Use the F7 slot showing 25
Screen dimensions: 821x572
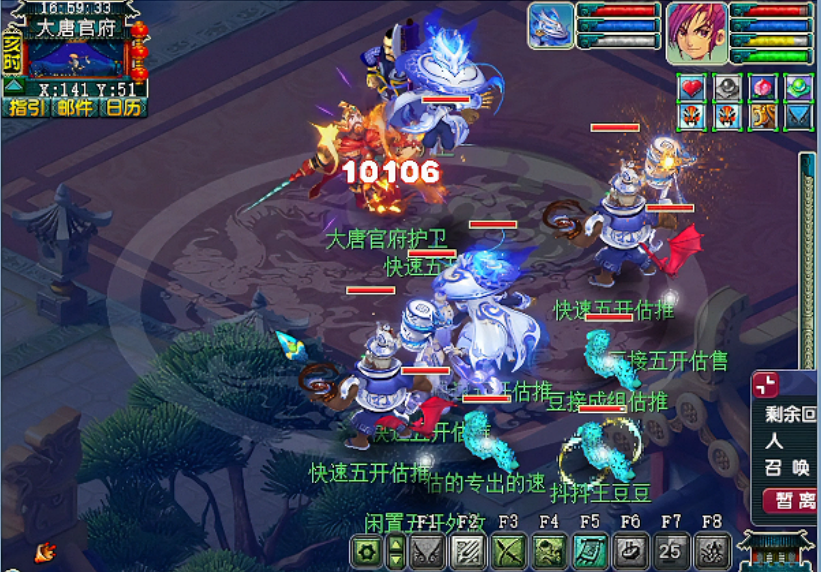tap(670, 550)
